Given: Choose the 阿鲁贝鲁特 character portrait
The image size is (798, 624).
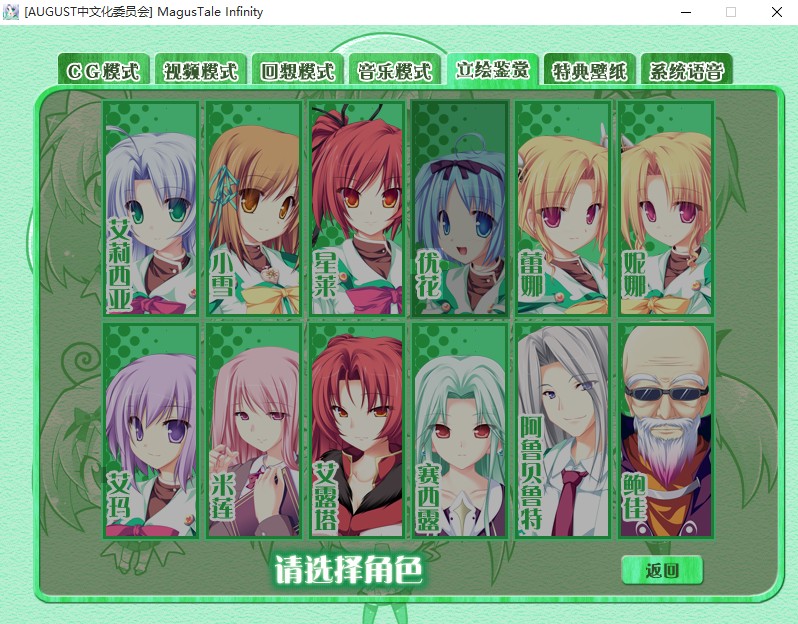Looking at the screenshot, I should tap(563, 430).
